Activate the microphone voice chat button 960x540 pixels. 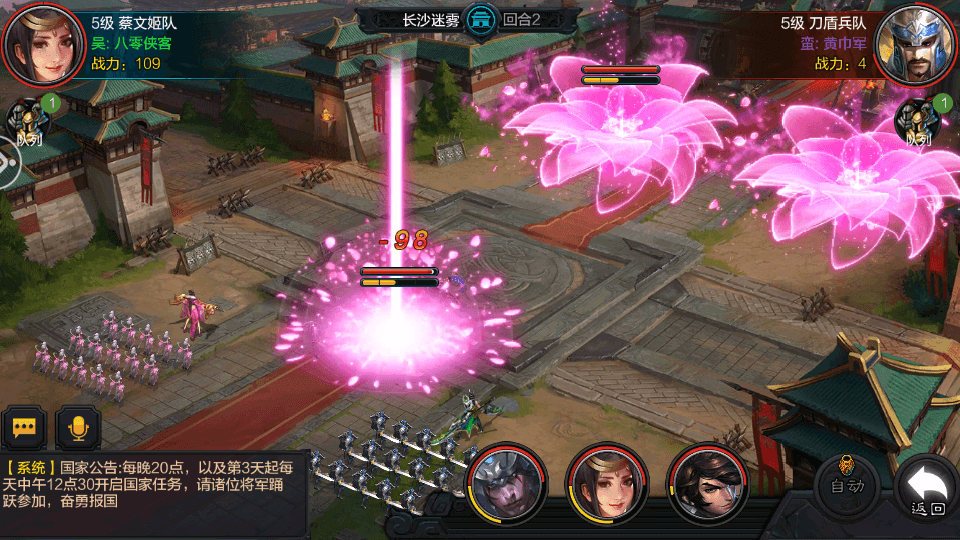click(77, 428)
